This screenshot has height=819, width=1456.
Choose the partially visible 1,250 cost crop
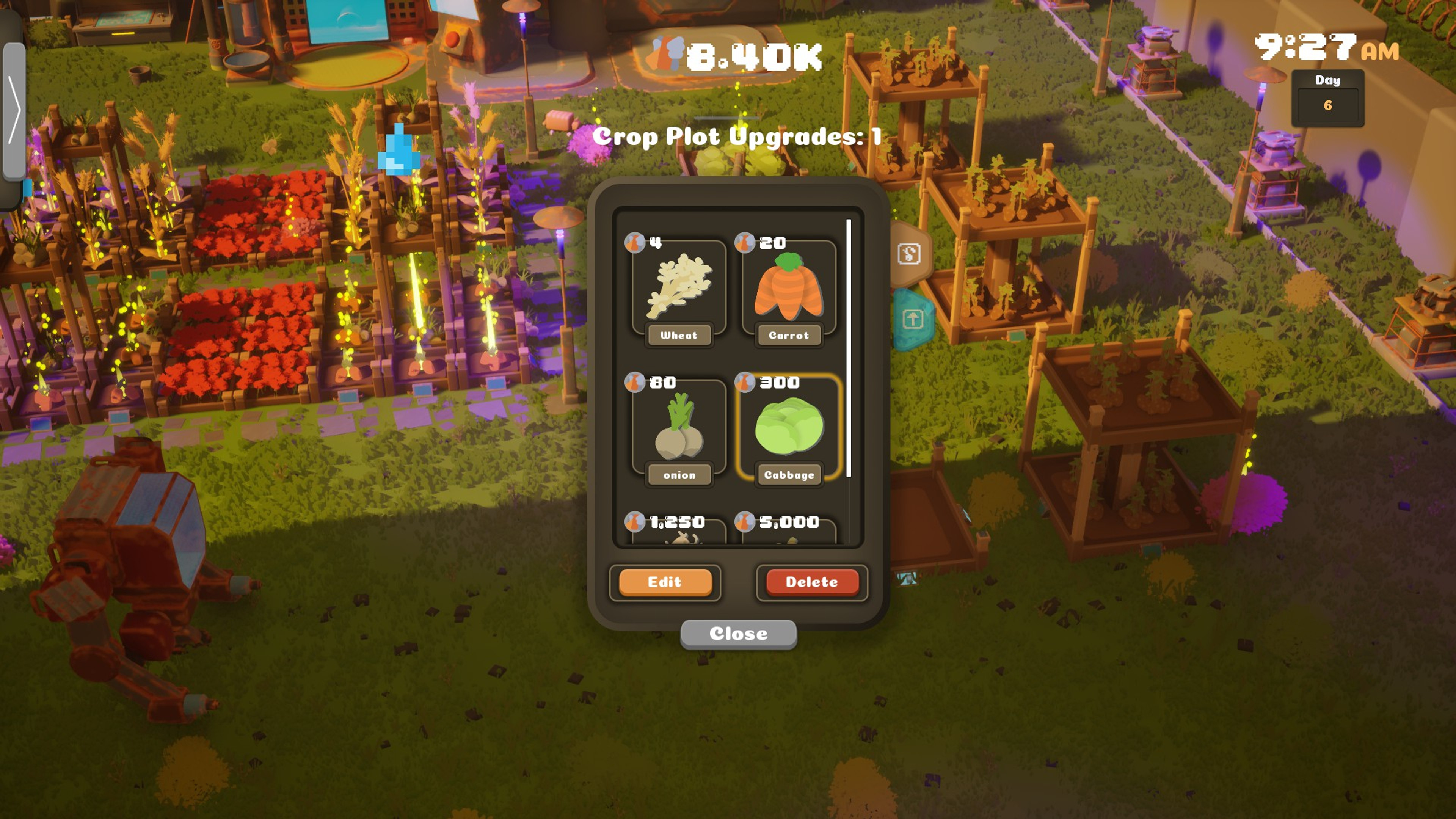click(x=679, y=532)
